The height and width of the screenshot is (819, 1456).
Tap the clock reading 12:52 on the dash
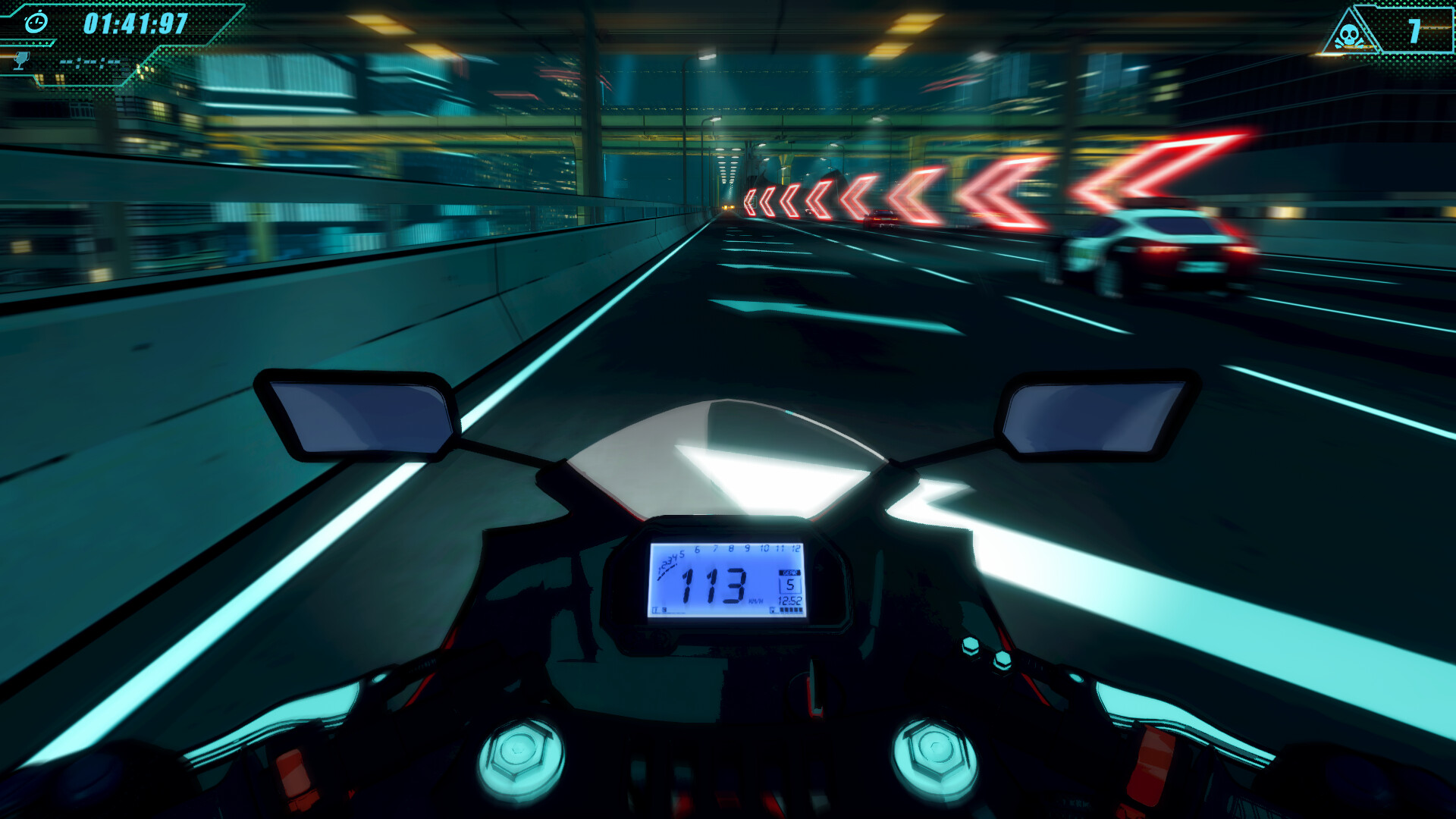pyautogui.click(x=789, y=601)
